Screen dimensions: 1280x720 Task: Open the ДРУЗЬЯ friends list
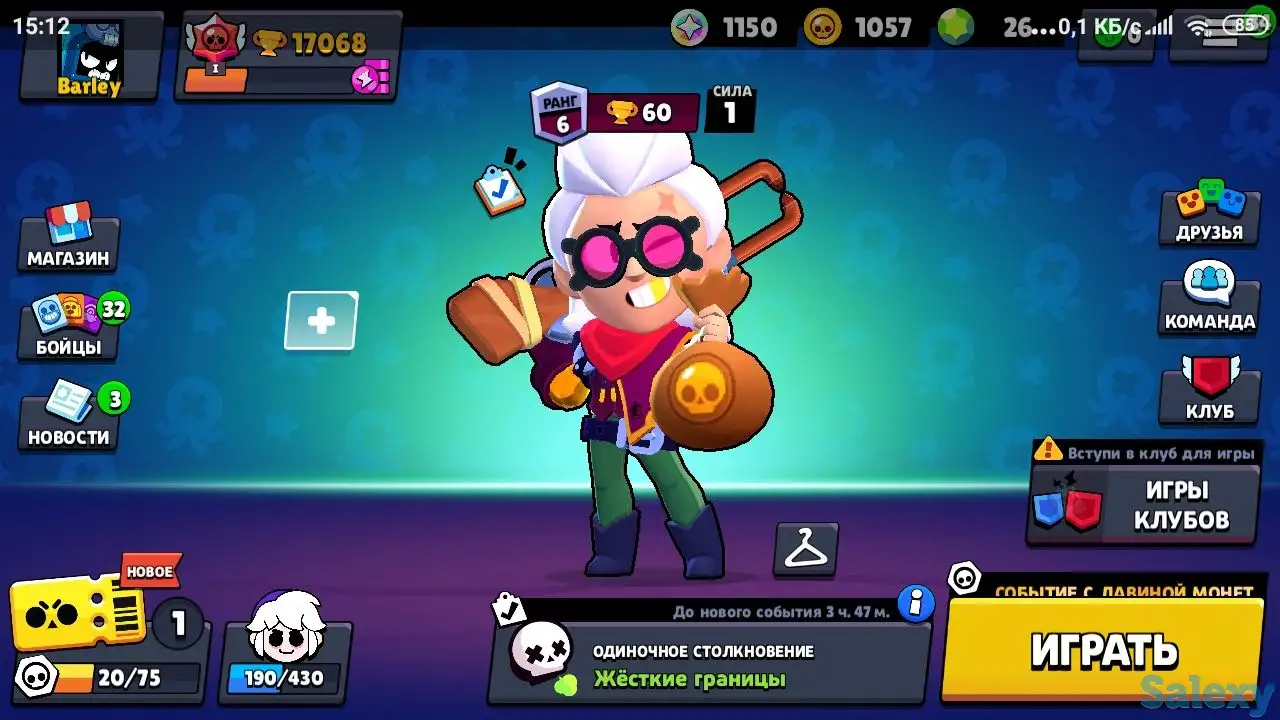pyautogui.click(x=1210, y=215)
